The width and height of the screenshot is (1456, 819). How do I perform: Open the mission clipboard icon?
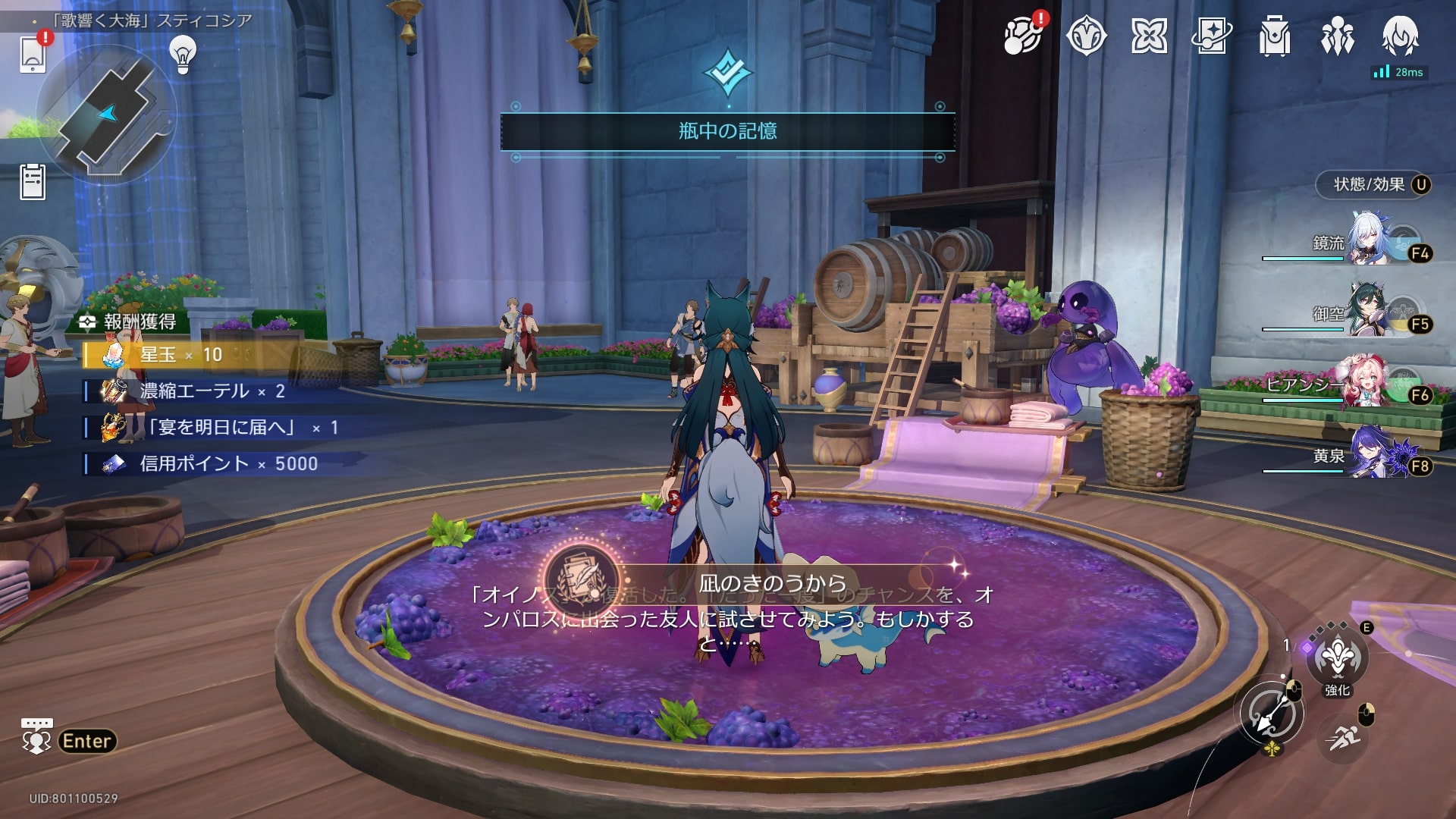pos(33,182)
